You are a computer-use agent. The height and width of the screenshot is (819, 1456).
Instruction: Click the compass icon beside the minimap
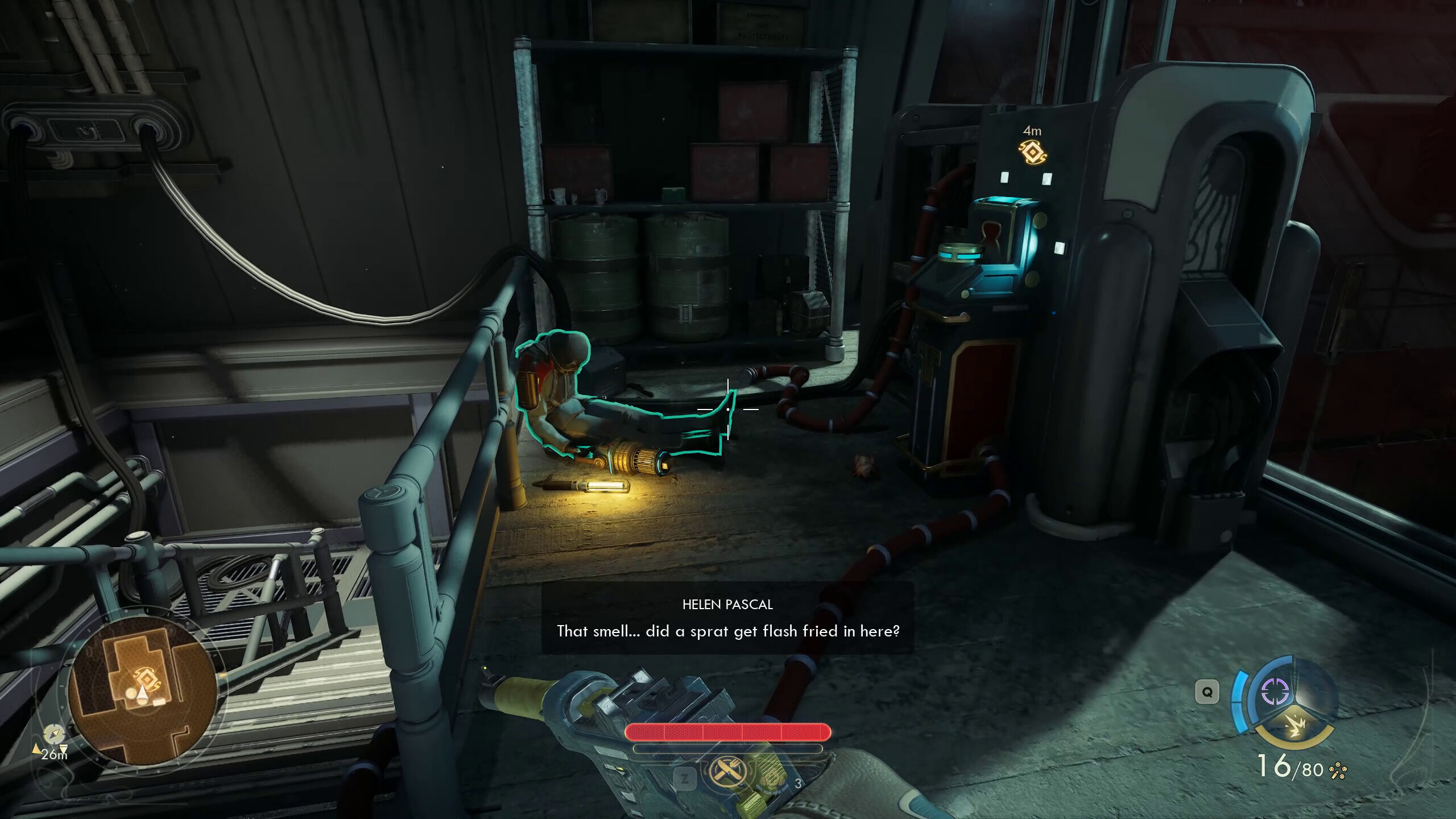point(53,733)
